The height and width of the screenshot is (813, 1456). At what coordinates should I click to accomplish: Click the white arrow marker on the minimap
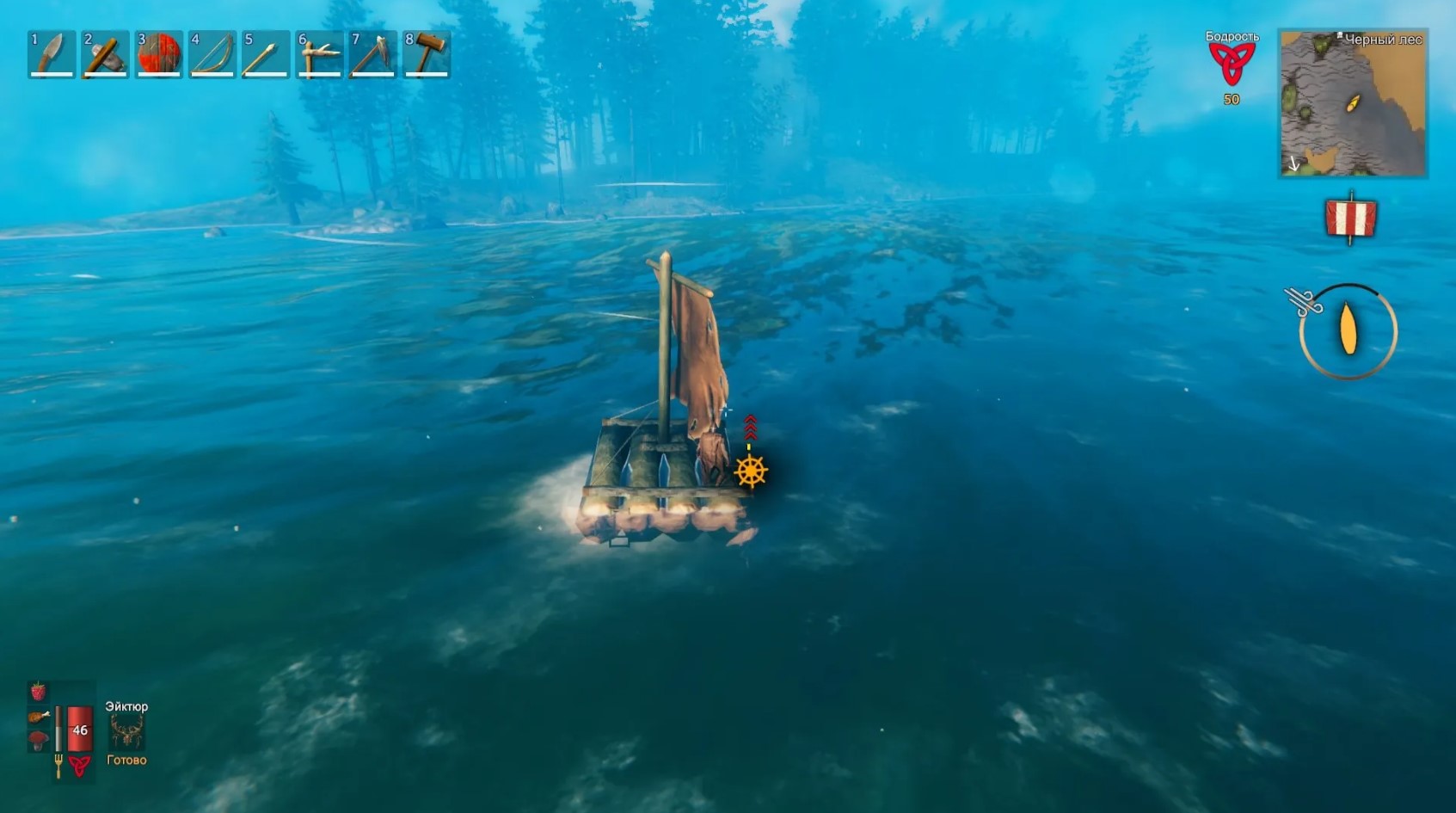coord(1296,162)
